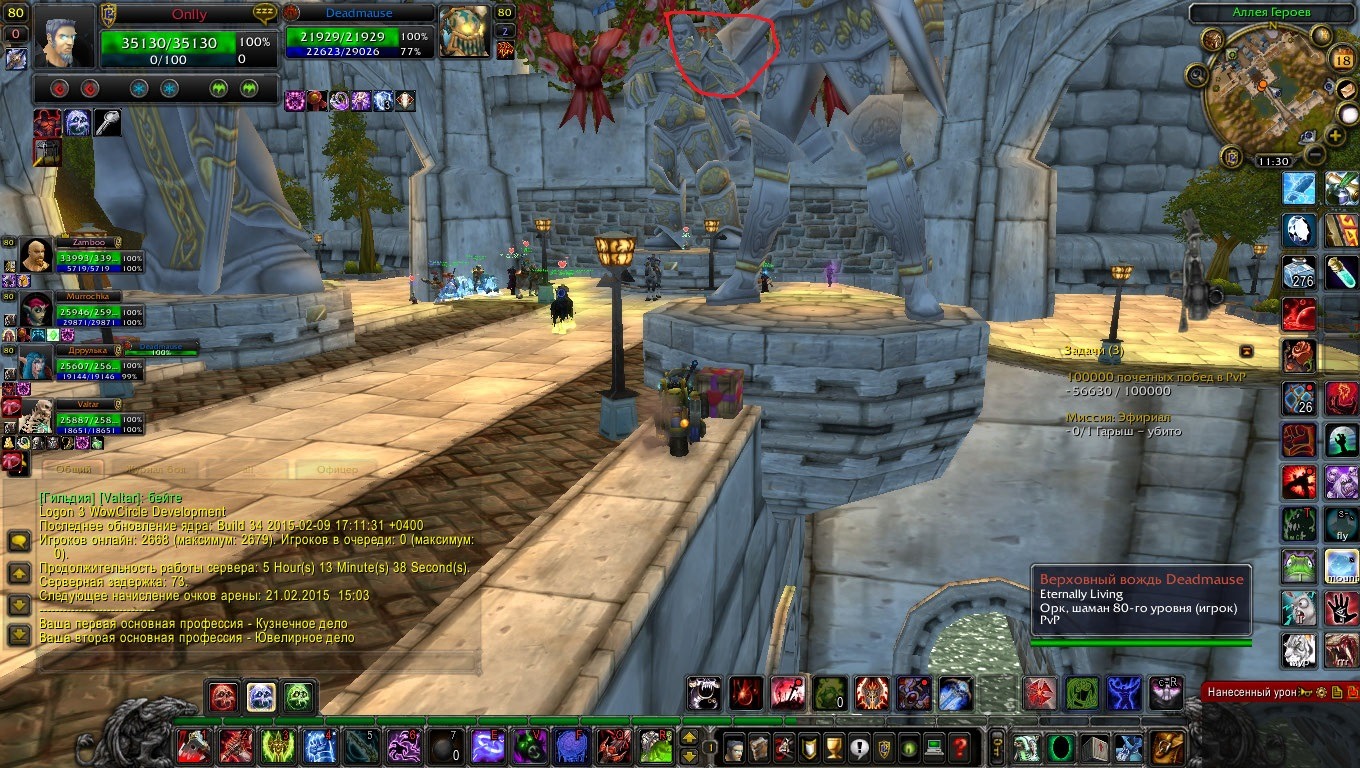This screenshot has width=1360, height=768.
Task: Open the Офицер chat tab
Action: coord(337,468)
